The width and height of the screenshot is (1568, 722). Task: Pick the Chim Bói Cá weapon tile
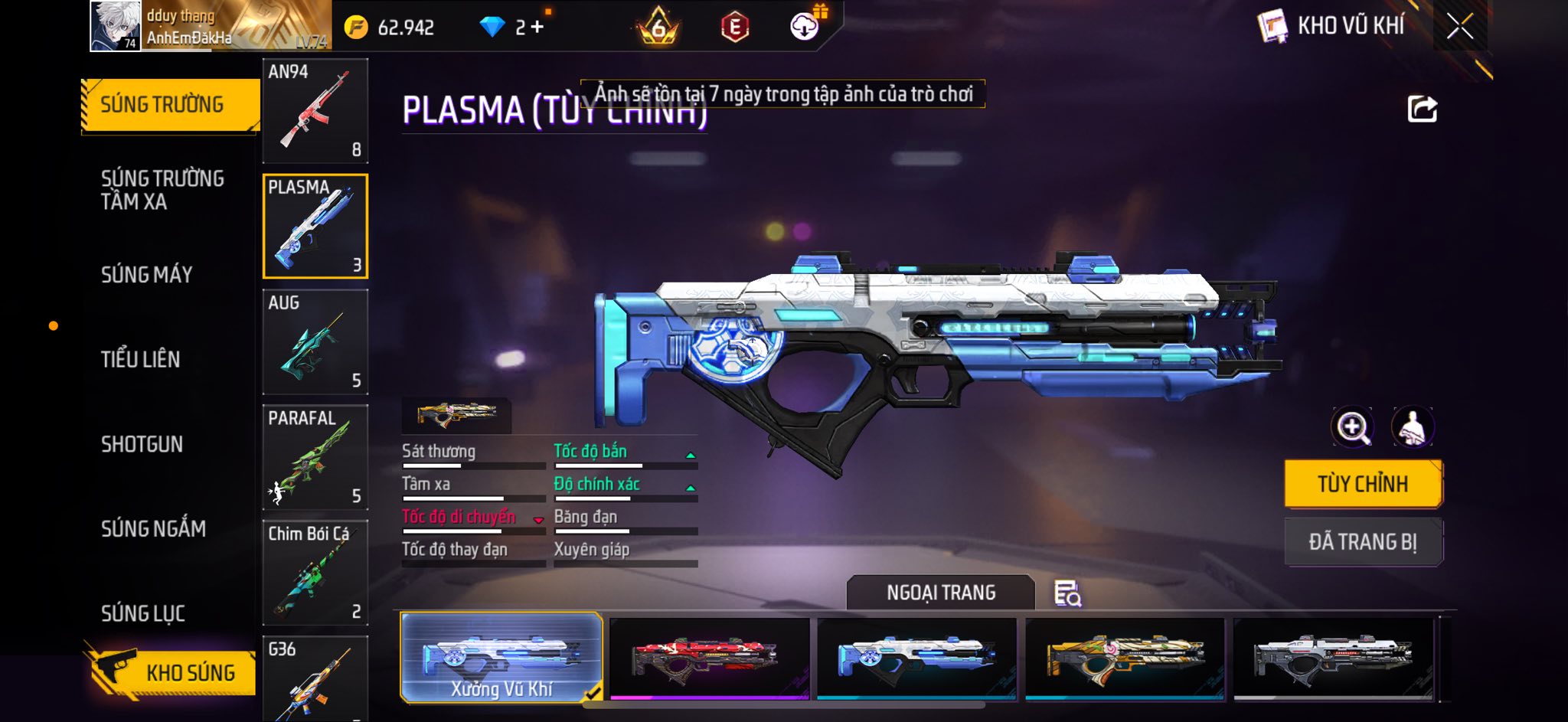pos(315,573)
